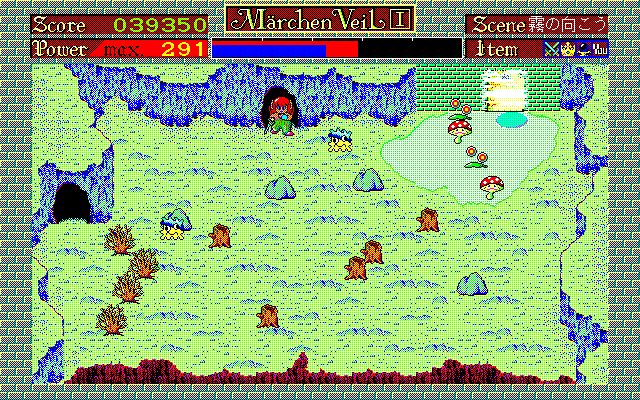
Task: Select the golden crown item icon
Action: (566, 48)
